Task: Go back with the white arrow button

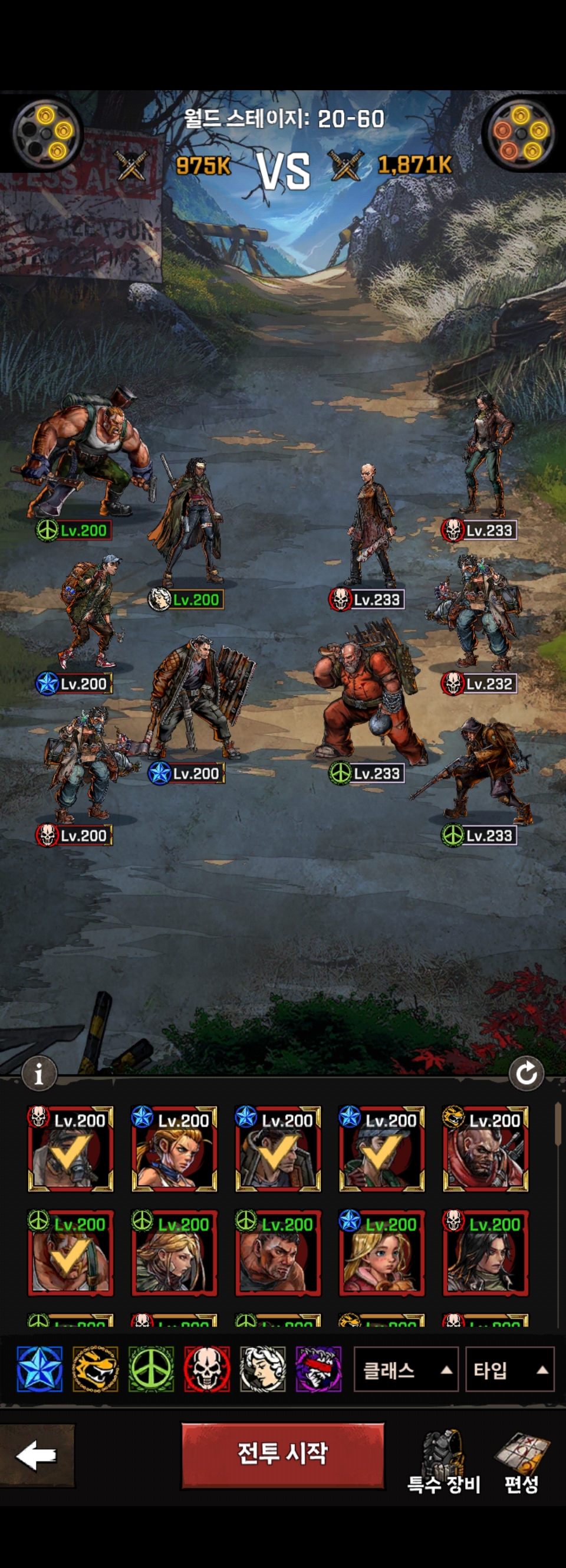Action: 37,1455
